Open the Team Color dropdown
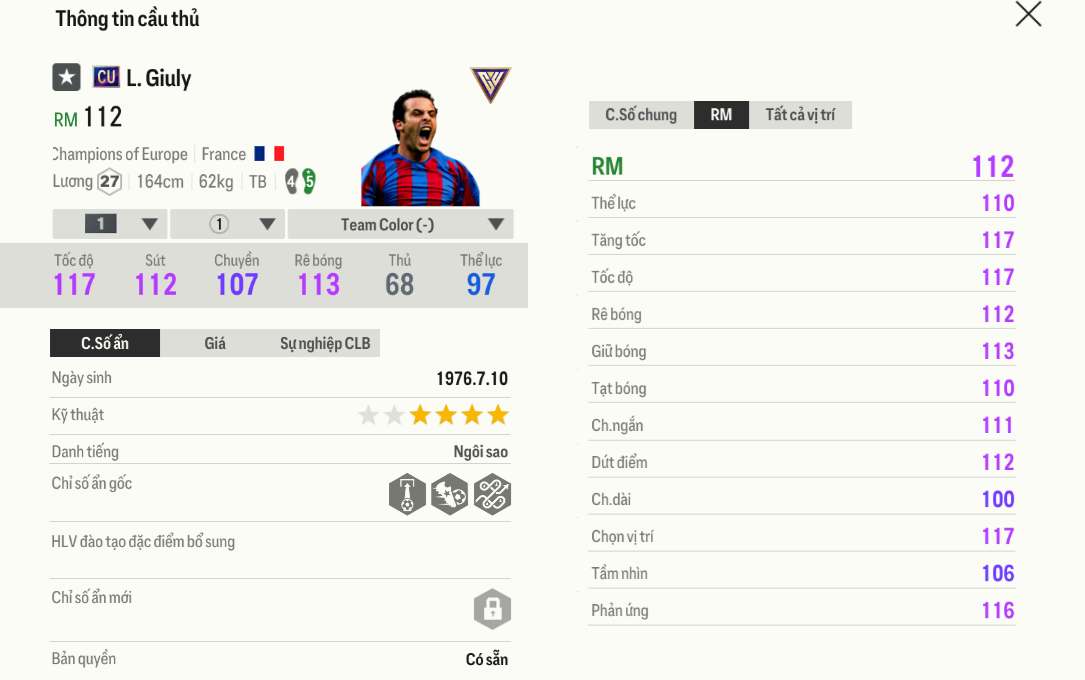 400,224
